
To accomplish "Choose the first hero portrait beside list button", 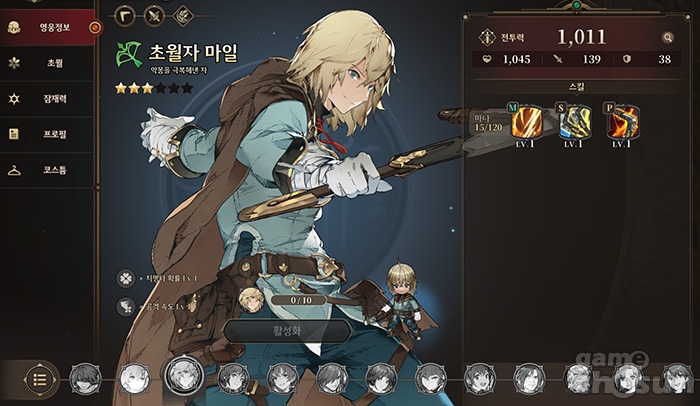I will pos(84,378).
